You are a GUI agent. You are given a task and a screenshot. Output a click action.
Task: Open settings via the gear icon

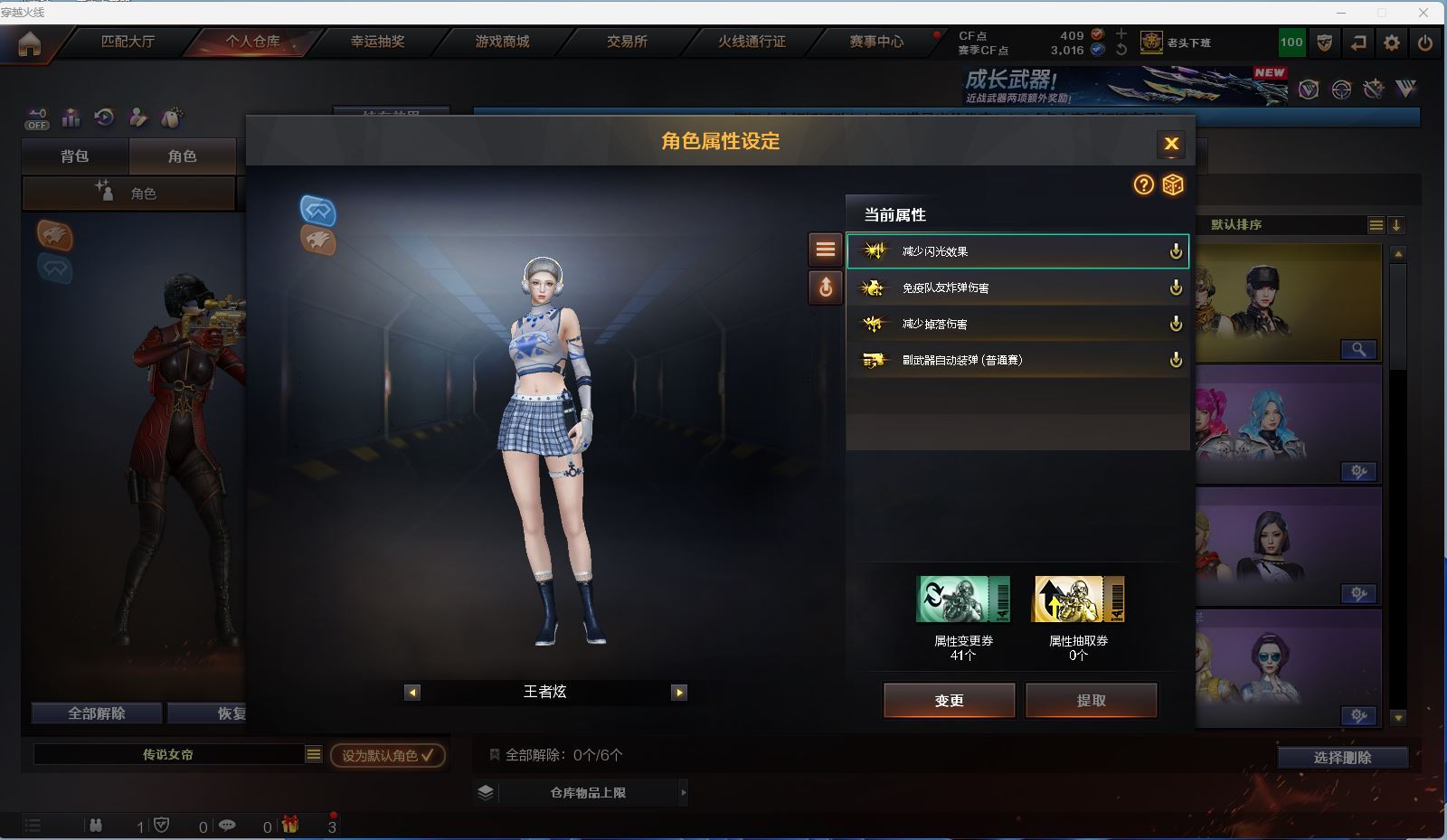point(1392,42)
